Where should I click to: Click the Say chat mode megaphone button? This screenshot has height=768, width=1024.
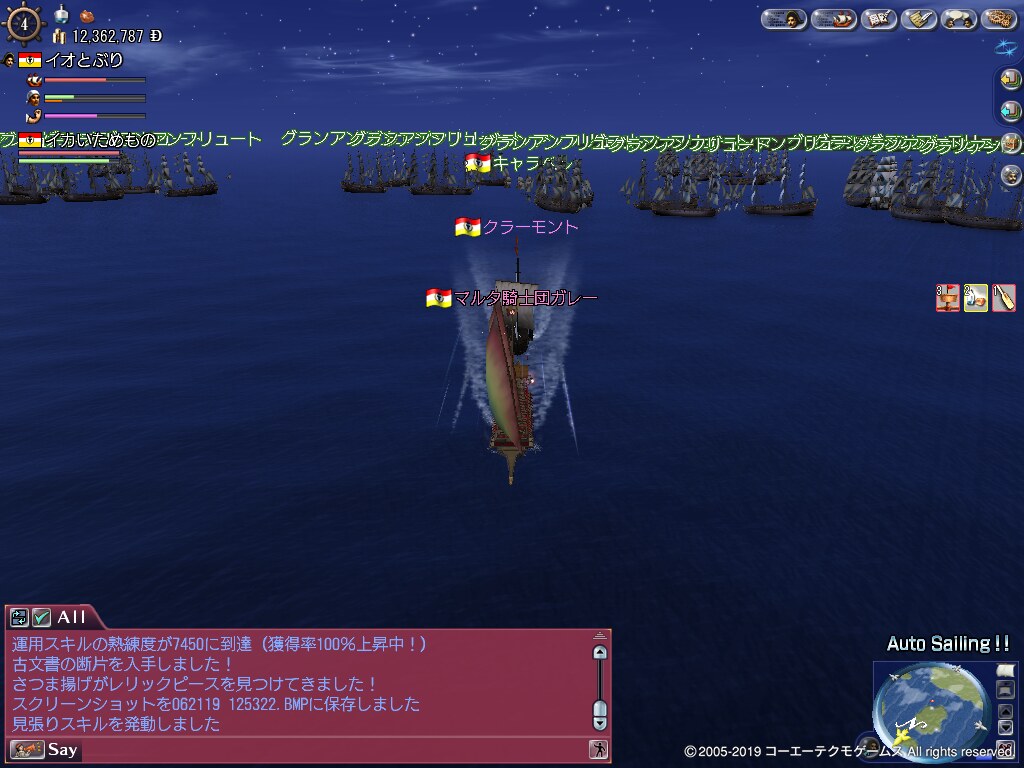(27, 749)
